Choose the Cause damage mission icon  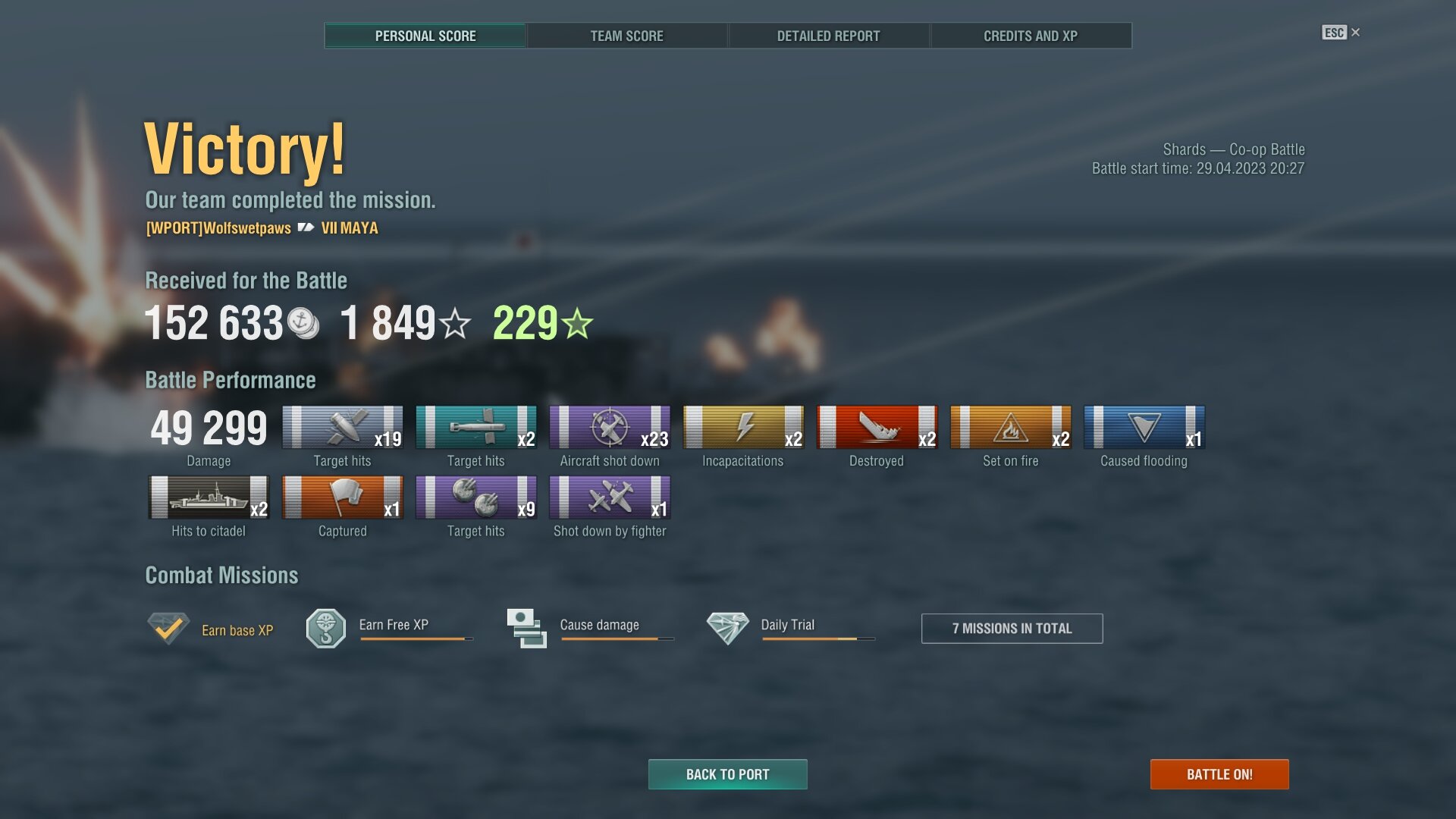(526, 629)
